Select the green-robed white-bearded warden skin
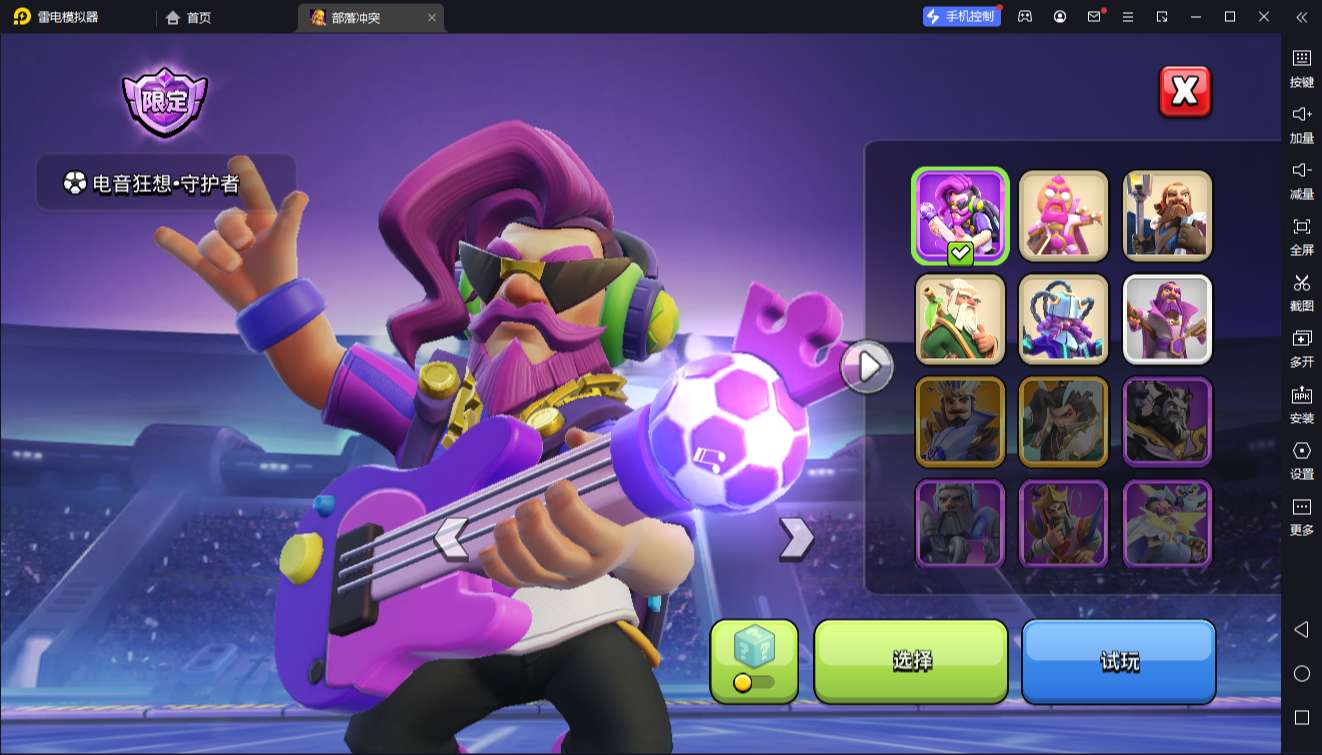1322x755 pixels. pyautogui.click(x=960, y=319)
